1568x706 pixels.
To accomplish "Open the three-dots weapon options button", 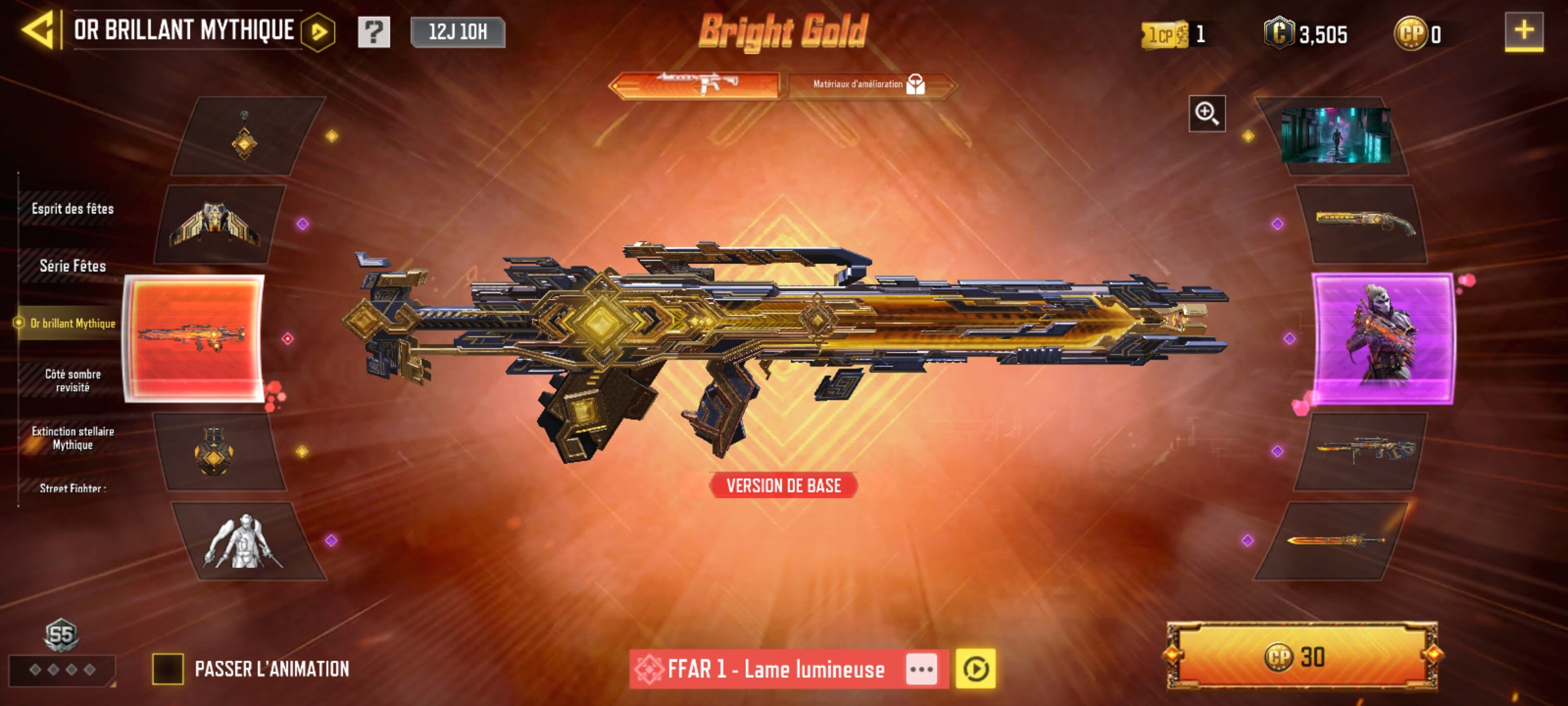I will pyautogui.click(x=921, y=669).
